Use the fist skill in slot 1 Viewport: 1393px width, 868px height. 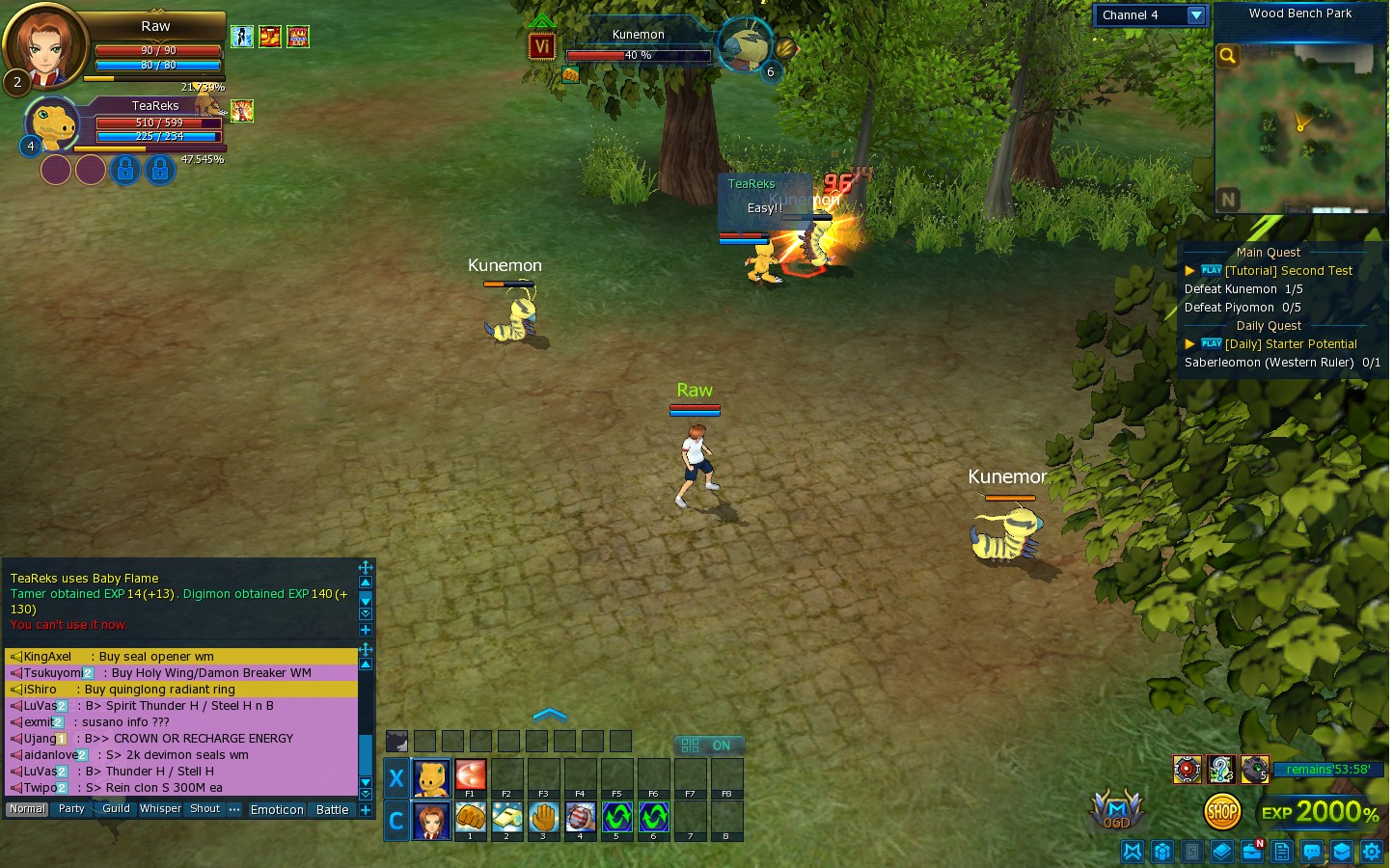click(470, 818)
